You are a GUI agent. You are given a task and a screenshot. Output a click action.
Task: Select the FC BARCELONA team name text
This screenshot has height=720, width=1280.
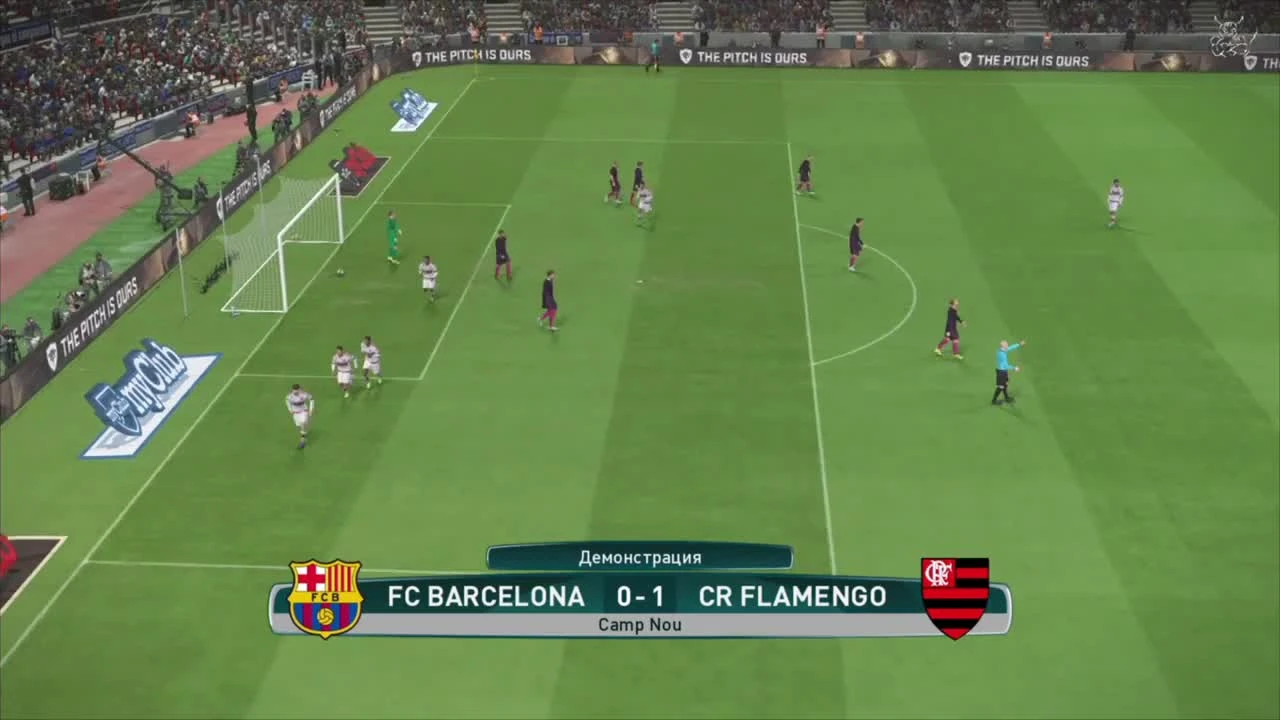[486, 596]
